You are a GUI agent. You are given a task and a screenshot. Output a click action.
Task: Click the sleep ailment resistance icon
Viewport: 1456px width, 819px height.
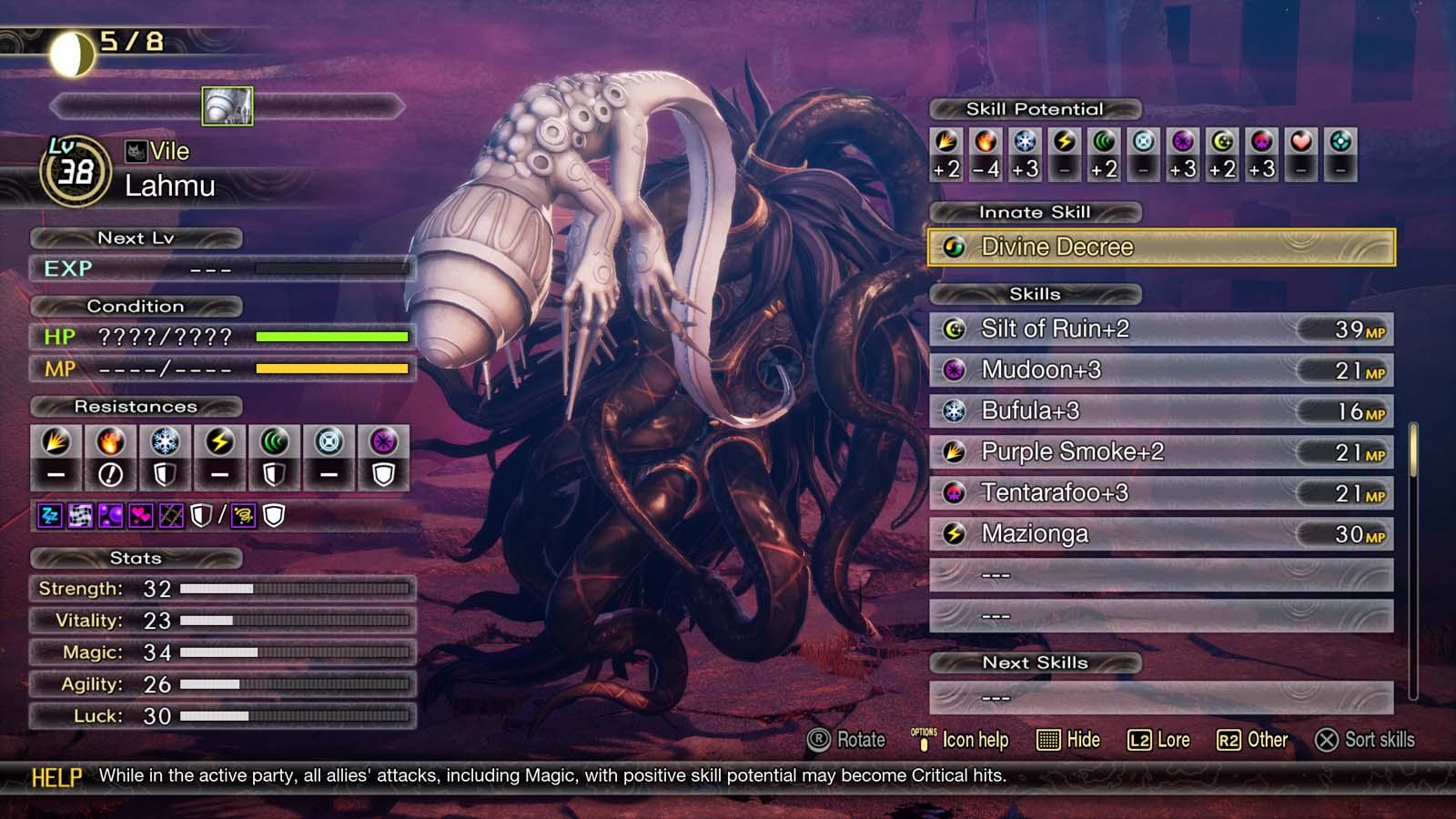[50, 515]
